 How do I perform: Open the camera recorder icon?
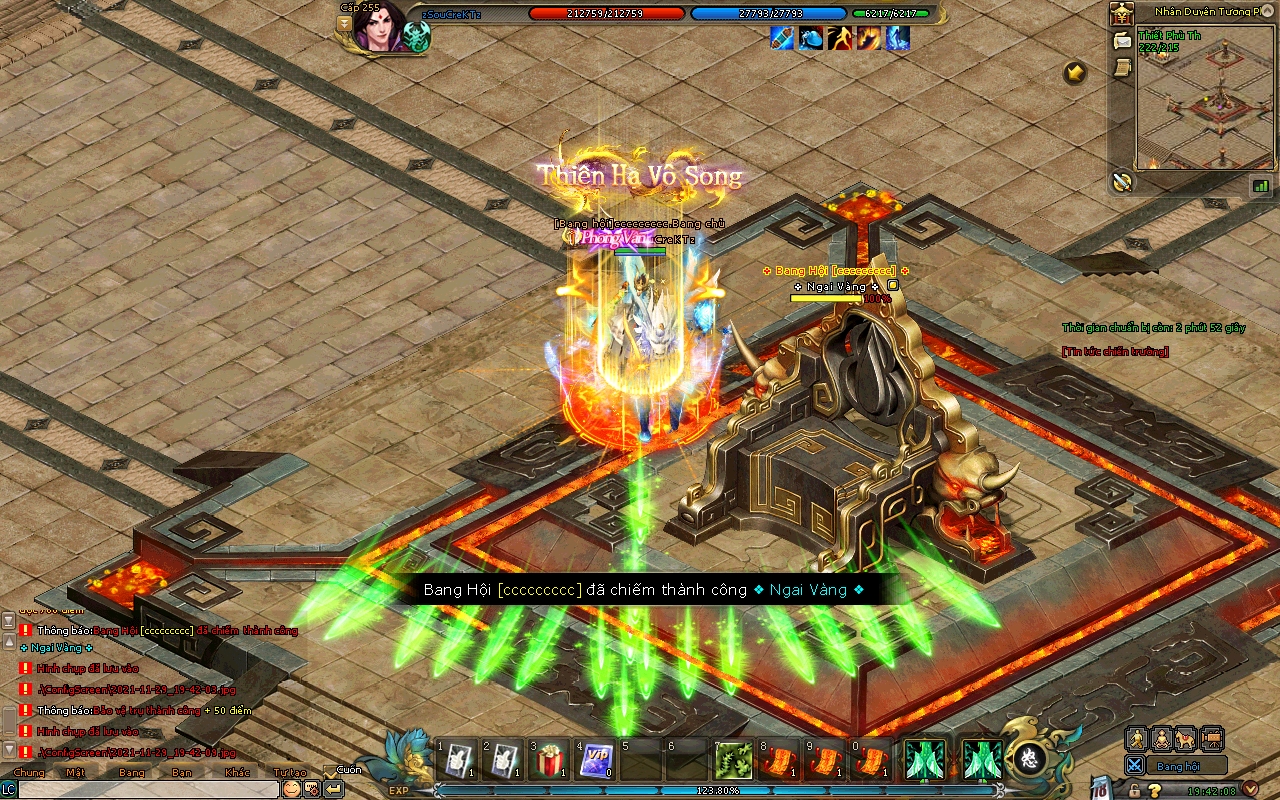1212,739
